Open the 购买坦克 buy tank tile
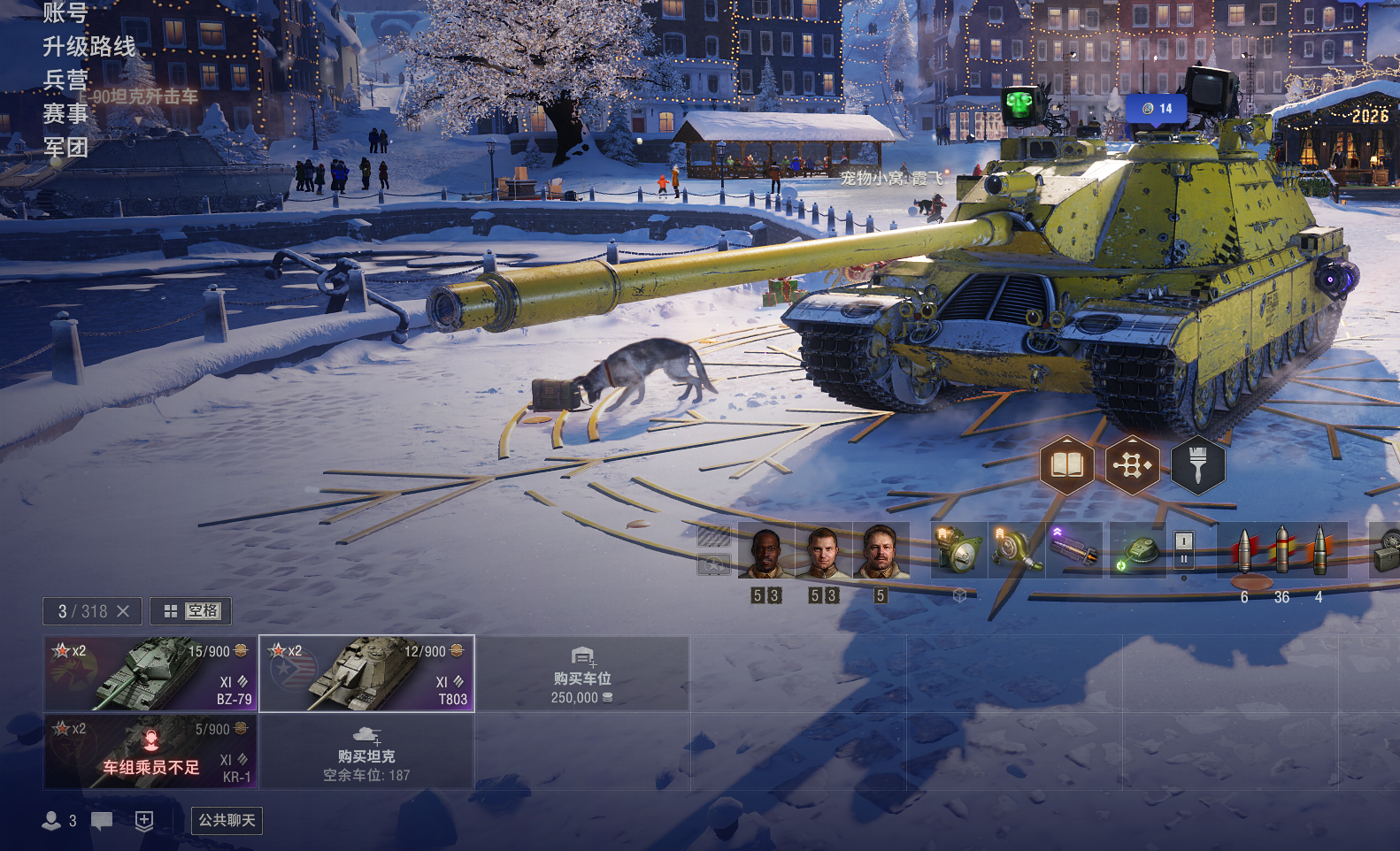 366,751
